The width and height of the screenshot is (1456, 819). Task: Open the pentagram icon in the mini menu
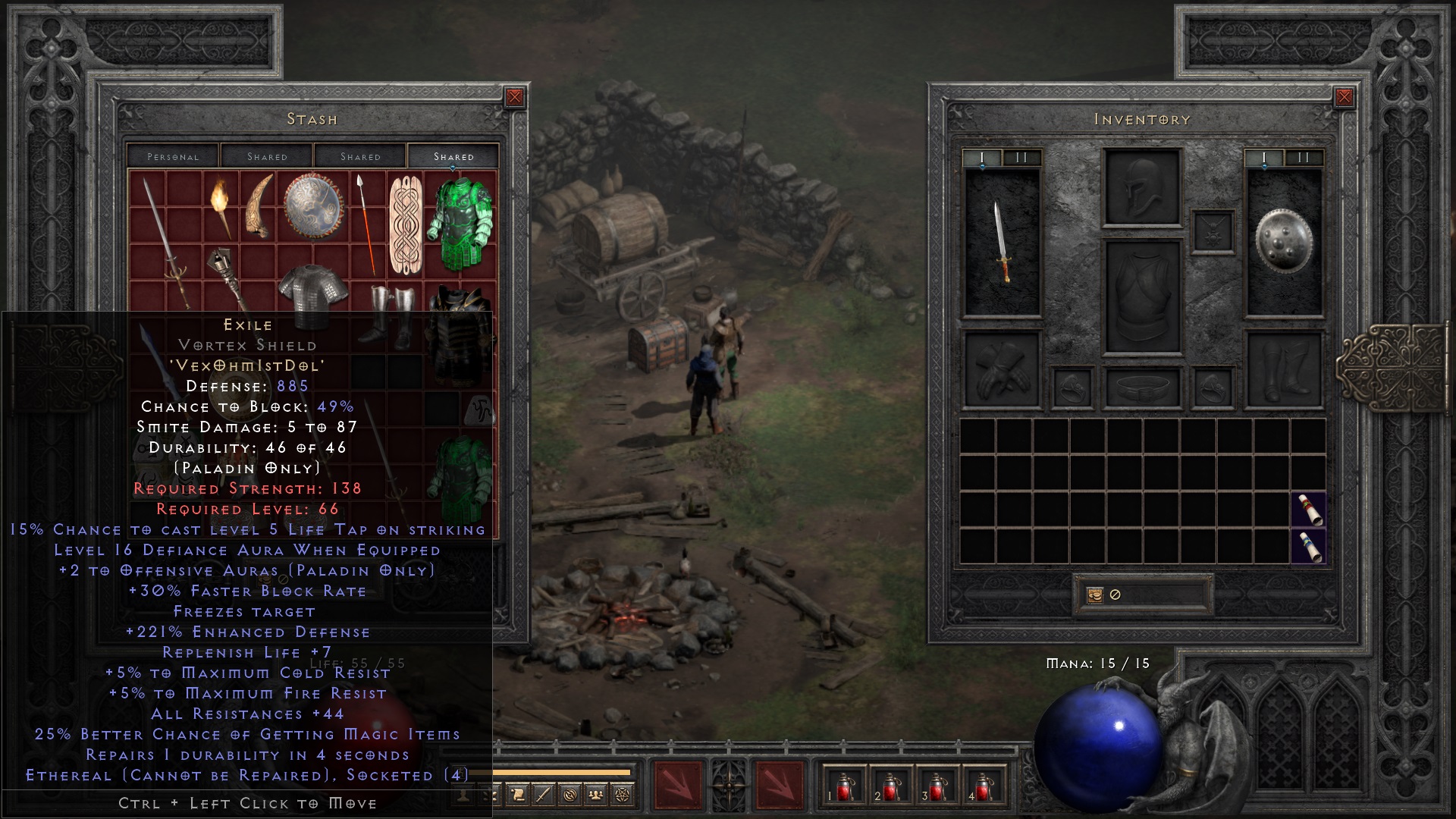point(622,795)
